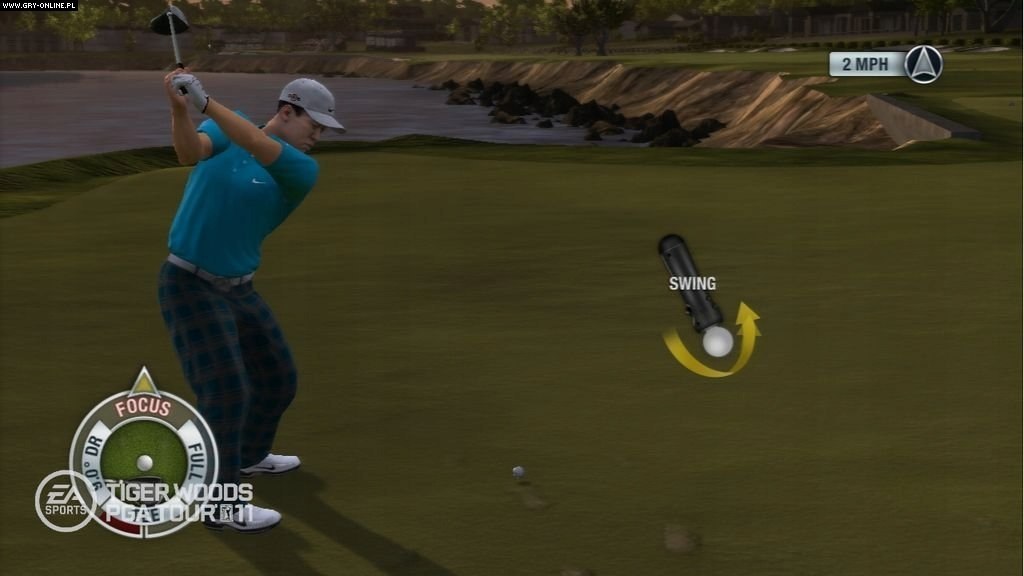Screen dimensions: 1024x576
Task: Select the Focus label on the shot gauge
Action: (143, 407)
